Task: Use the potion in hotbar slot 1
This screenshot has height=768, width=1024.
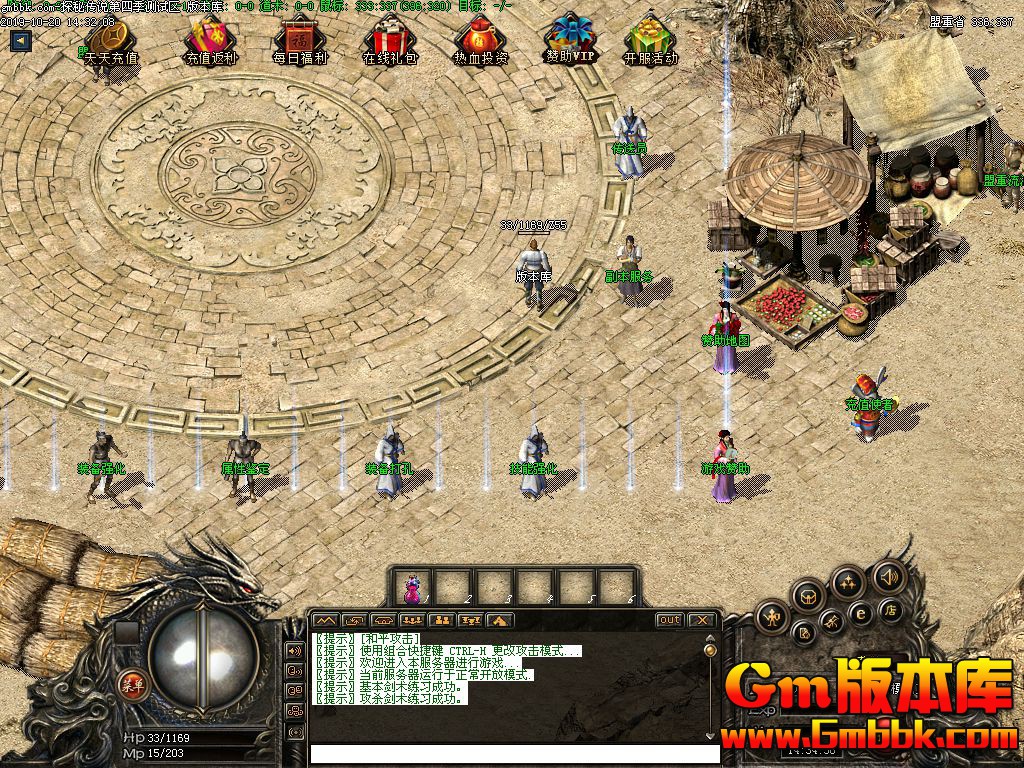Action: pyautogui.click(x=412, y=587)
